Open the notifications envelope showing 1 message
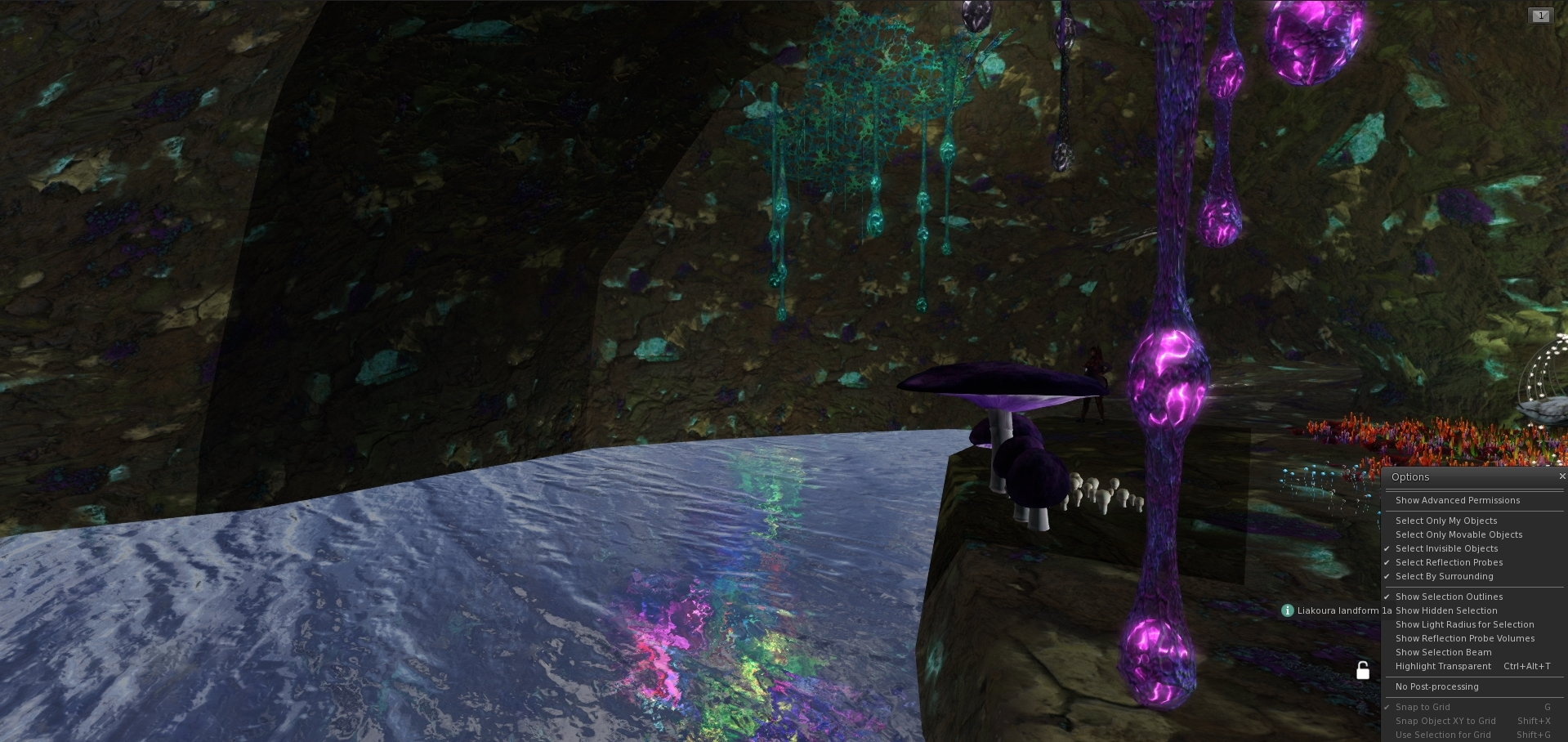This screenshot has height=742, width=1568. pyautogui.click(x=1540, y=16)
